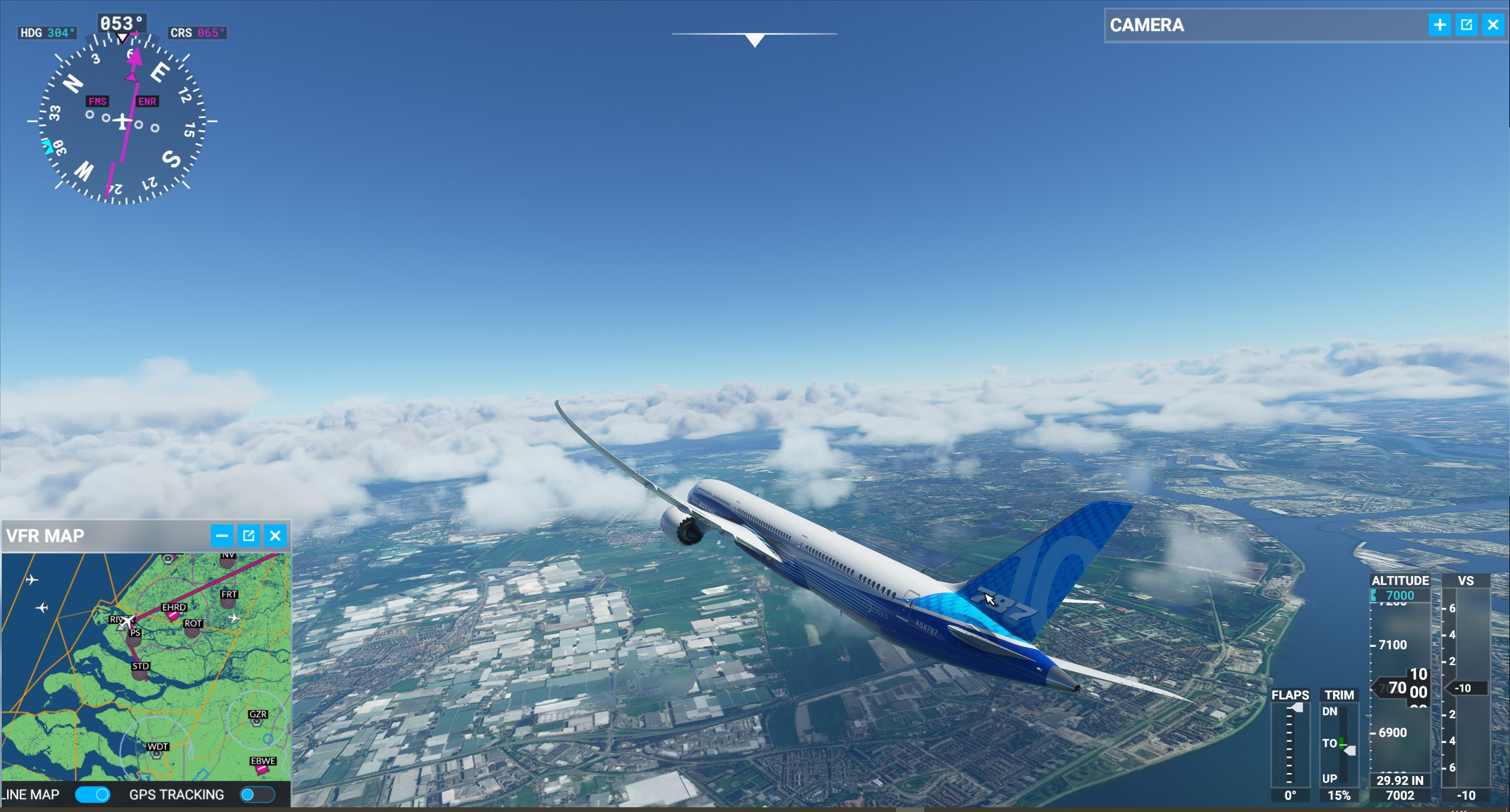Minimize the VFR Map panel

click(x=222, y=535)
